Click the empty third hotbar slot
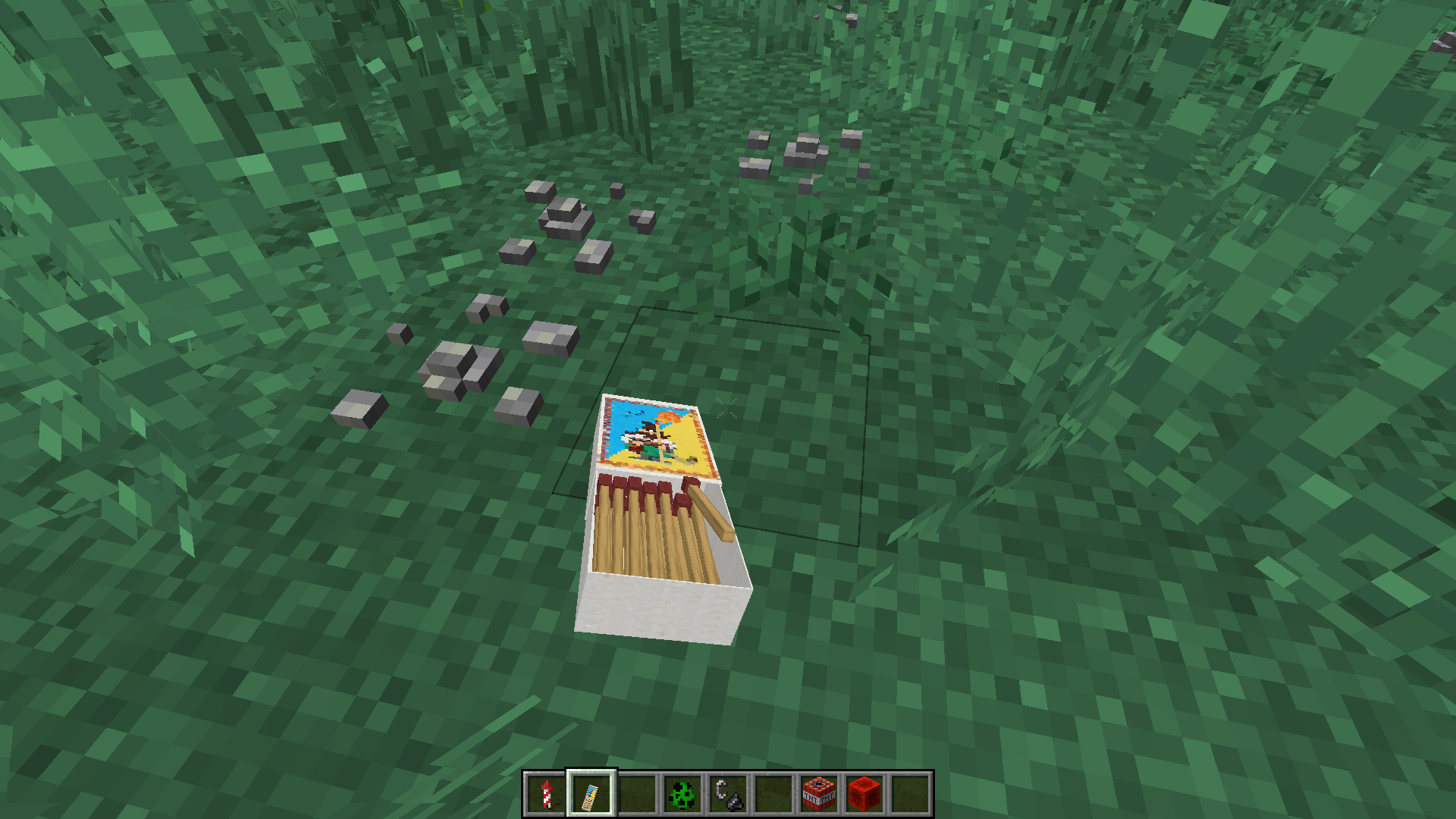 (639, 793)
